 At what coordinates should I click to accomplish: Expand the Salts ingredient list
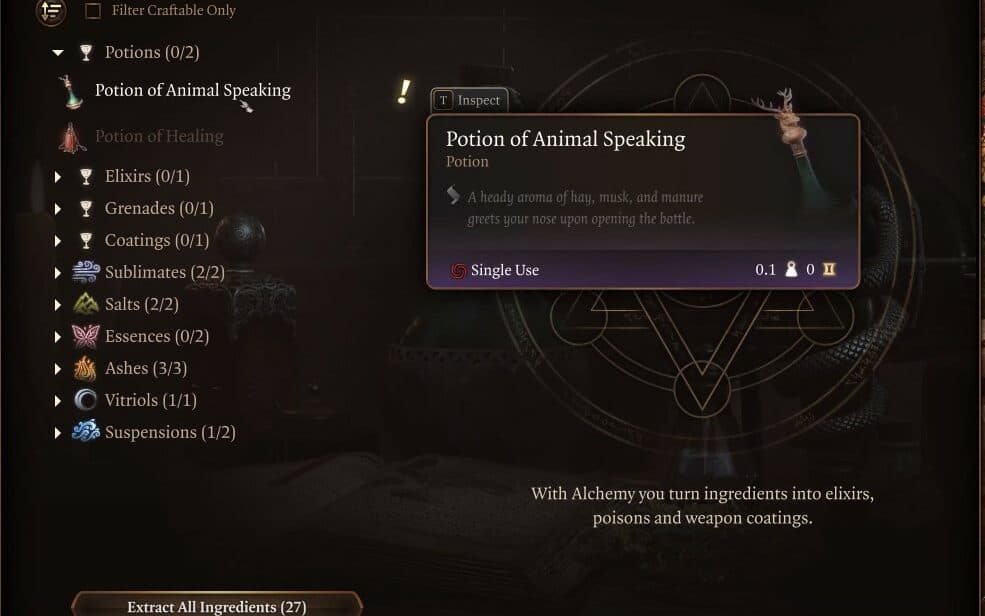[58, 305]
